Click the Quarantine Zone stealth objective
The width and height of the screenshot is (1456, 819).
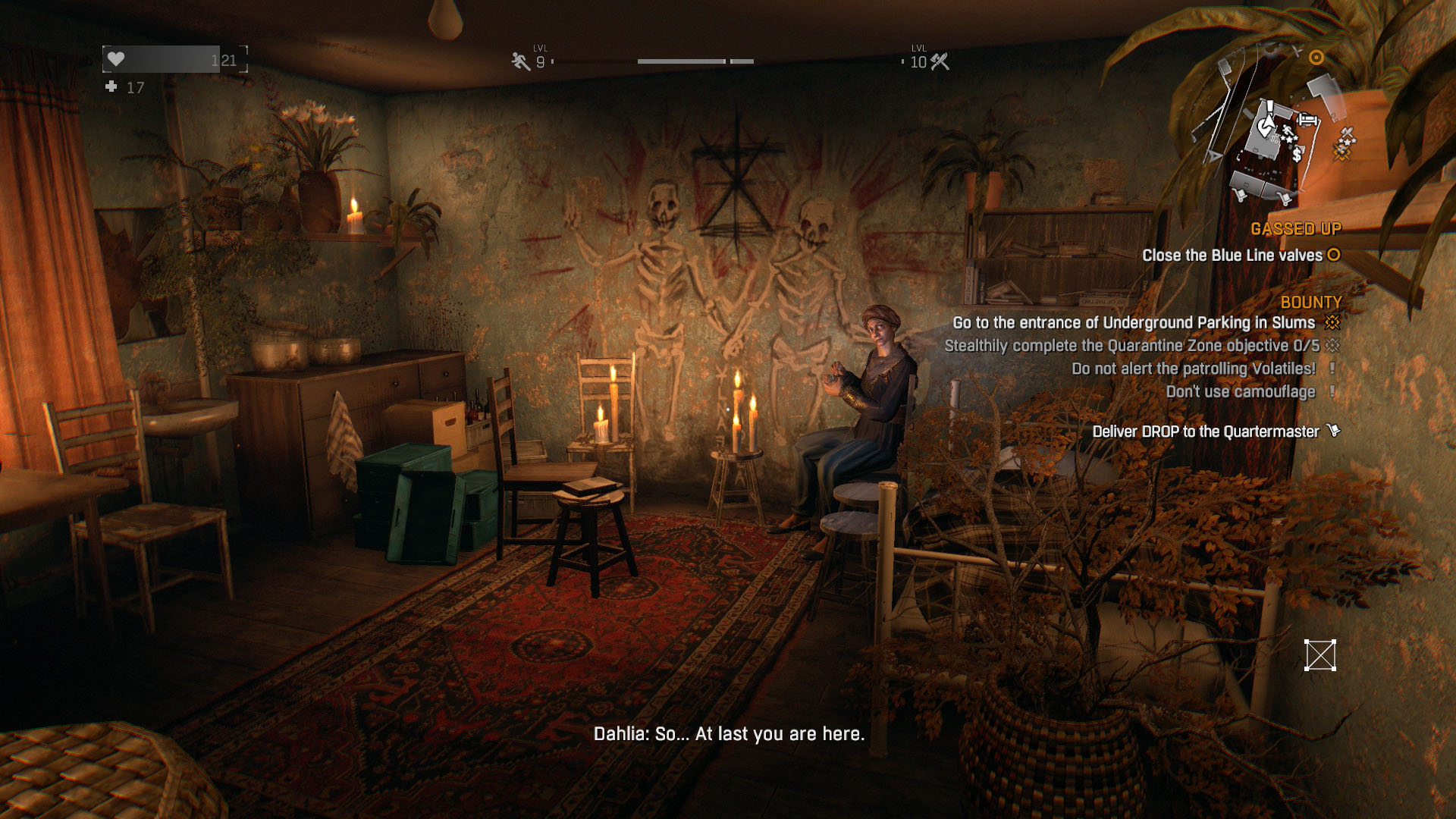[x=1131, y=346]
